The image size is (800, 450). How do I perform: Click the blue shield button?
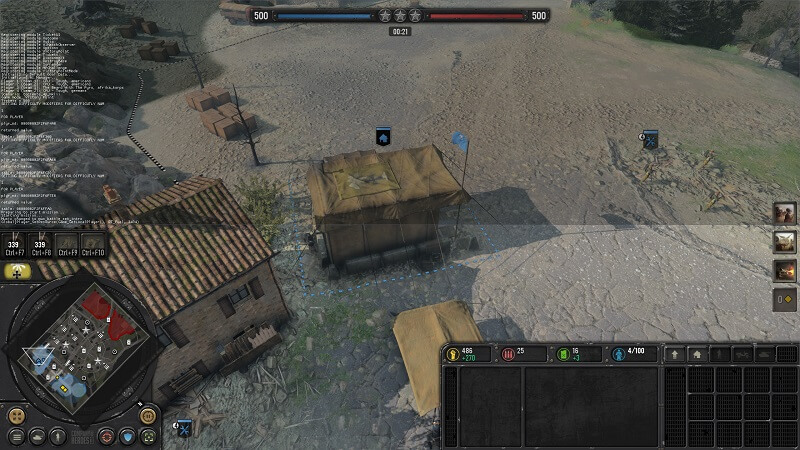[127, 436]
